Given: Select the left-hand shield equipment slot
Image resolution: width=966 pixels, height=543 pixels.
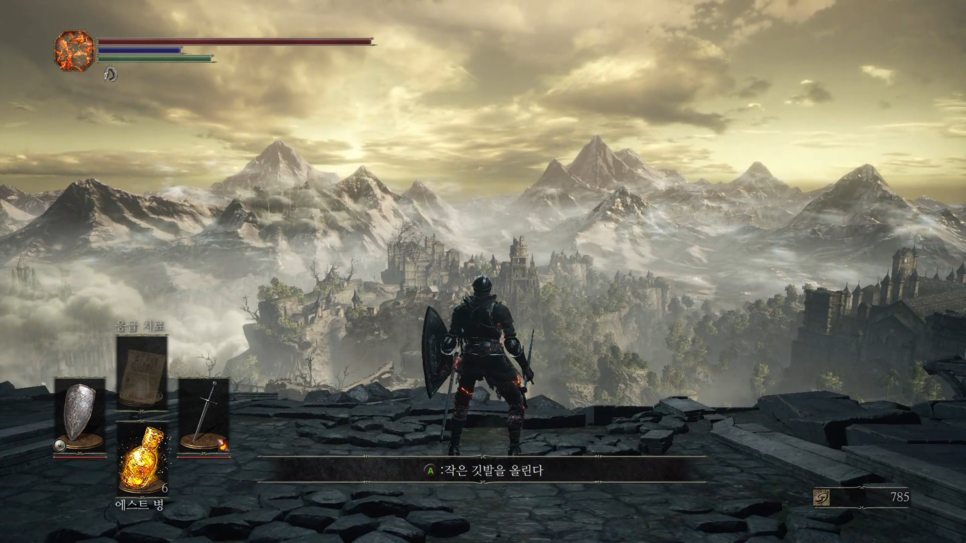Looking at the screenshot, I should pos(79,414).
